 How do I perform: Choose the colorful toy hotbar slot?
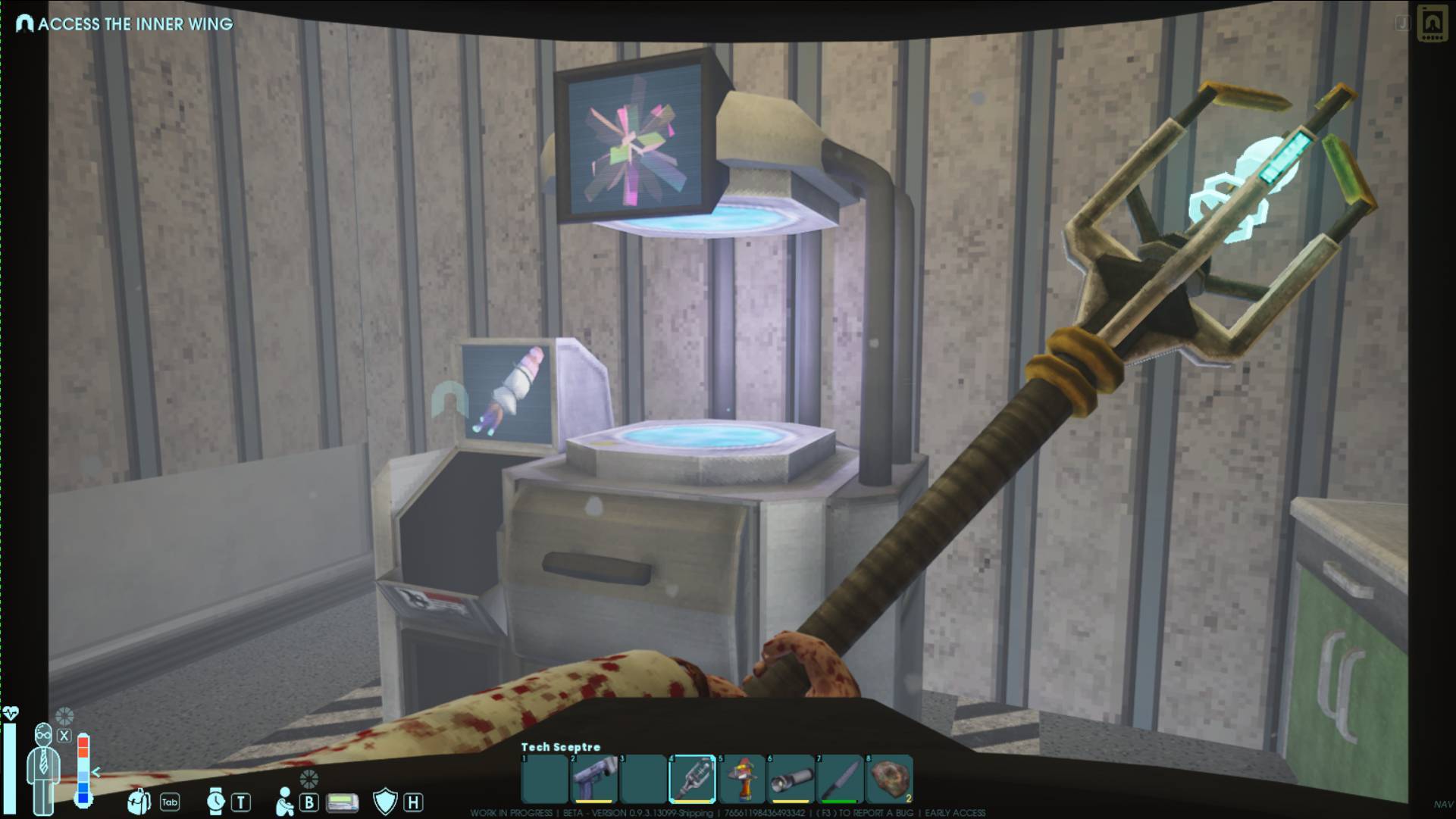[x=741, y=778]
